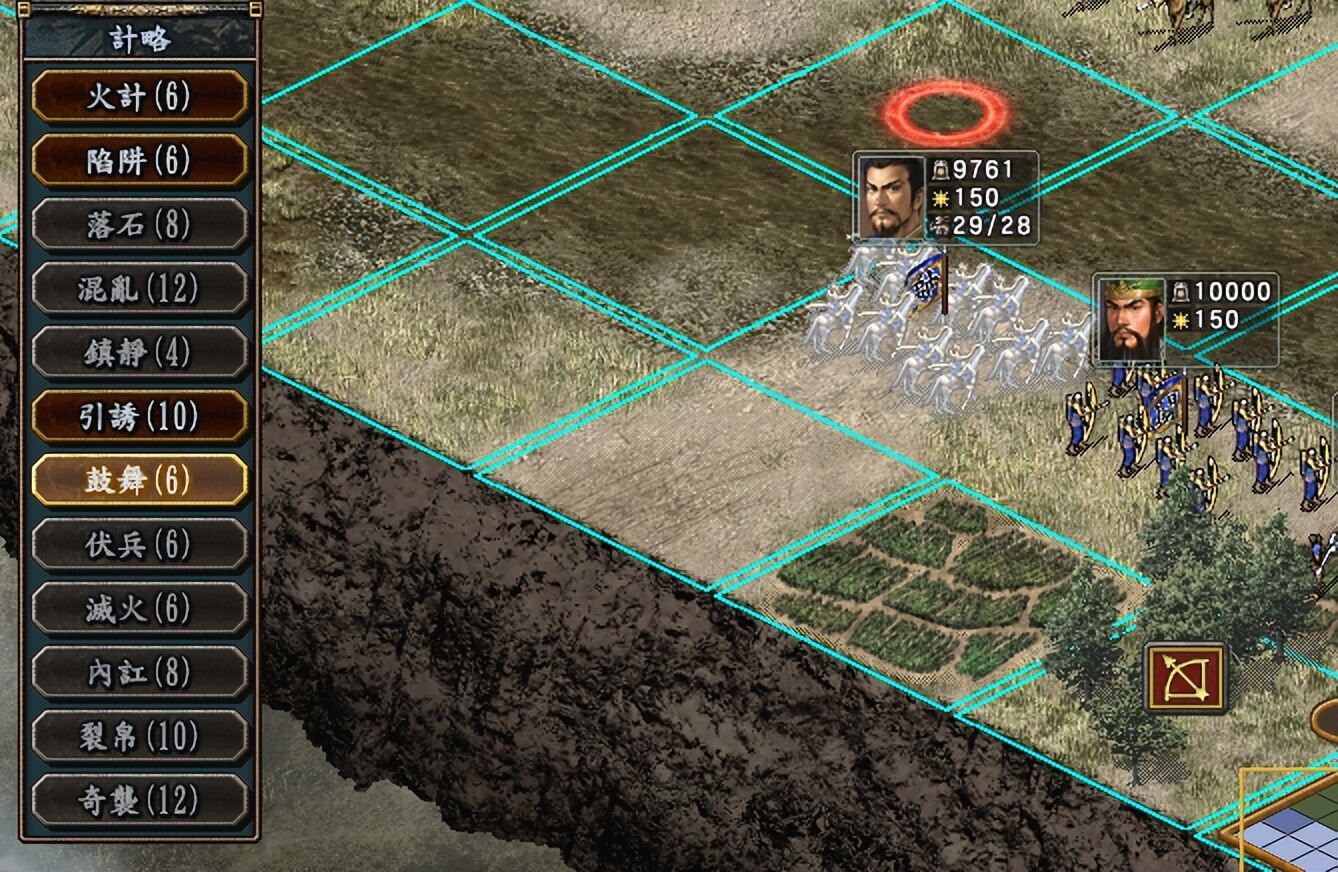Activate the 鼓舞 (6) stratagem
This screenshot has width=1338, height=872.
click(139, 481)
